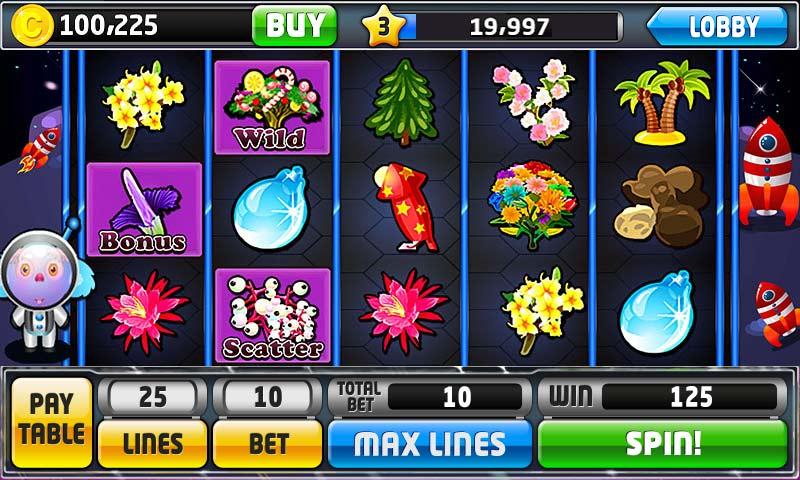Screen dimensions: 800x480
Task: Click the gold coin icon
Action: click(32, 26)
